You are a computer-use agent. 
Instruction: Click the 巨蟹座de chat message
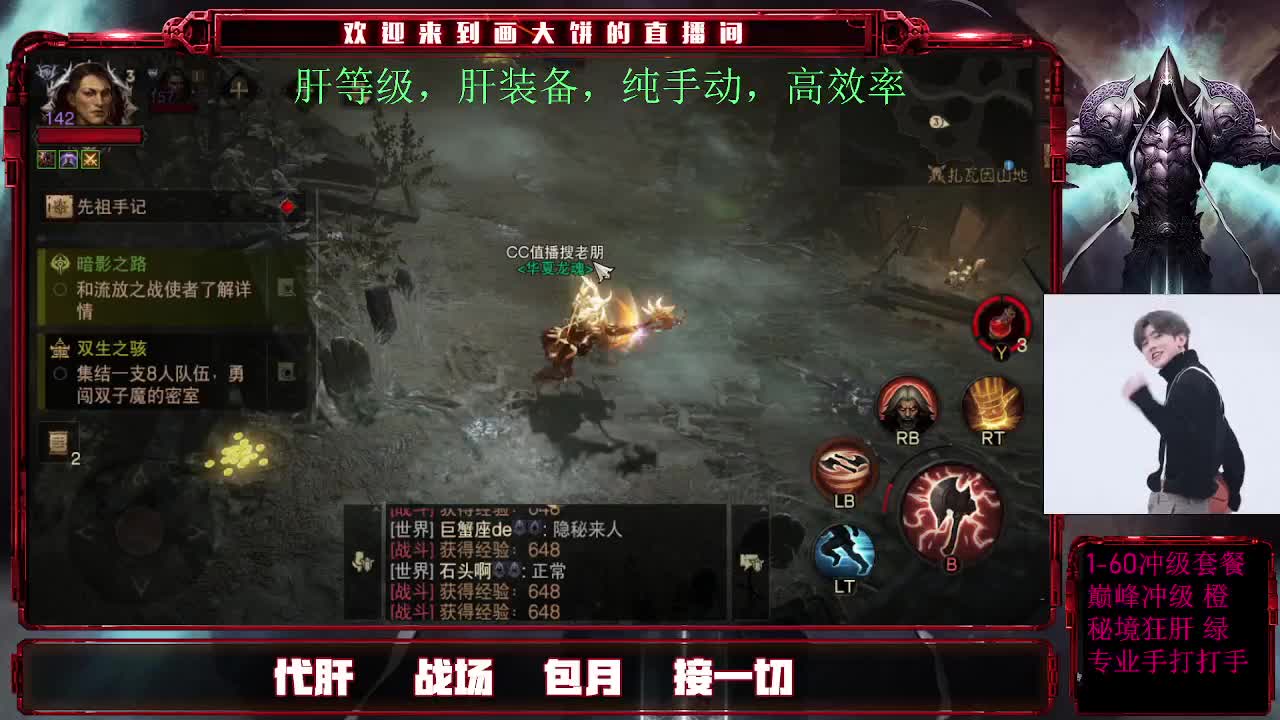click(x=479, y=529)
